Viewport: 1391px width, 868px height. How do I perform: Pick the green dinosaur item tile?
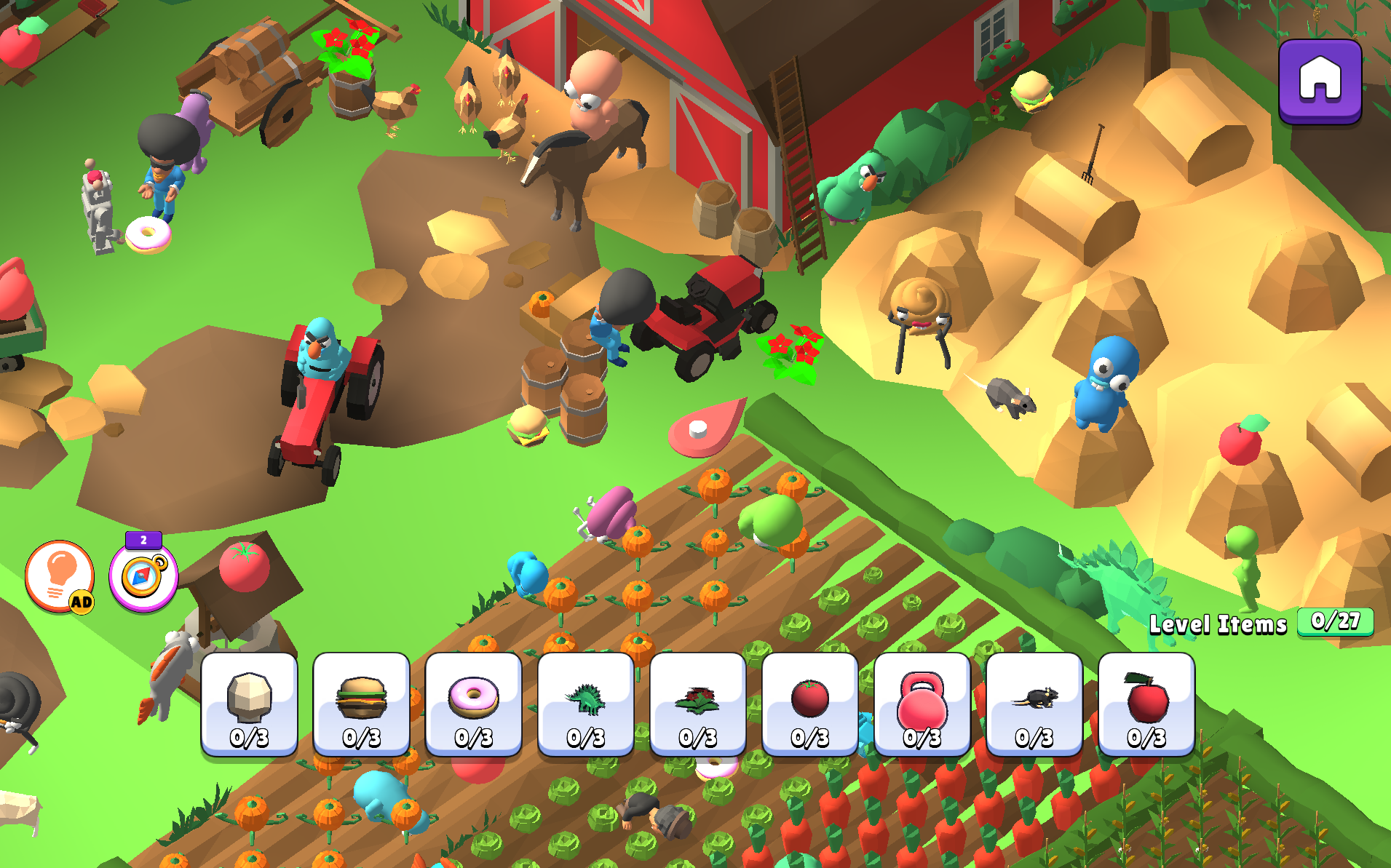point(586,704)
